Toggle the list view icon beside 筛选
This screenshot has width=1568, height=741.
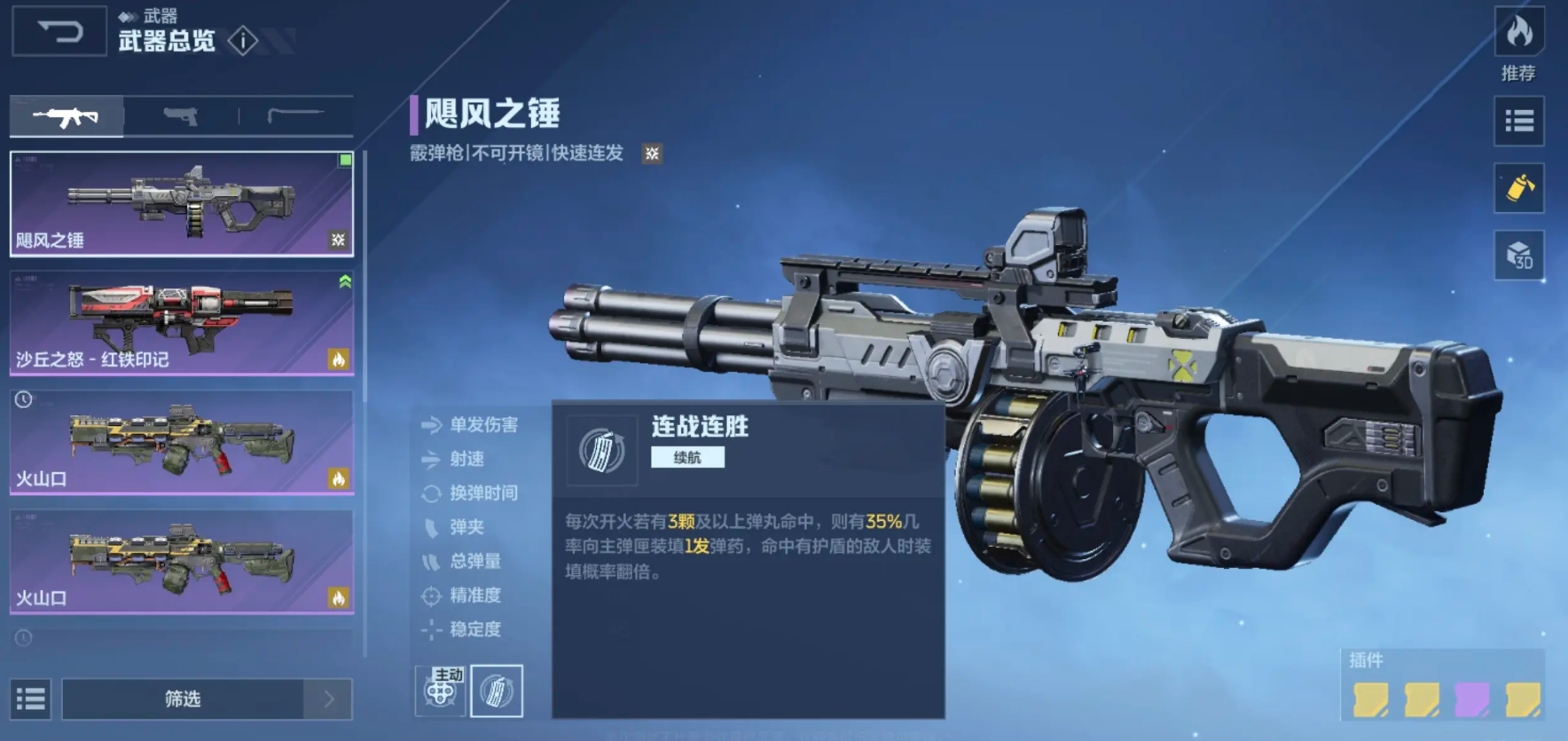point(31,699)
